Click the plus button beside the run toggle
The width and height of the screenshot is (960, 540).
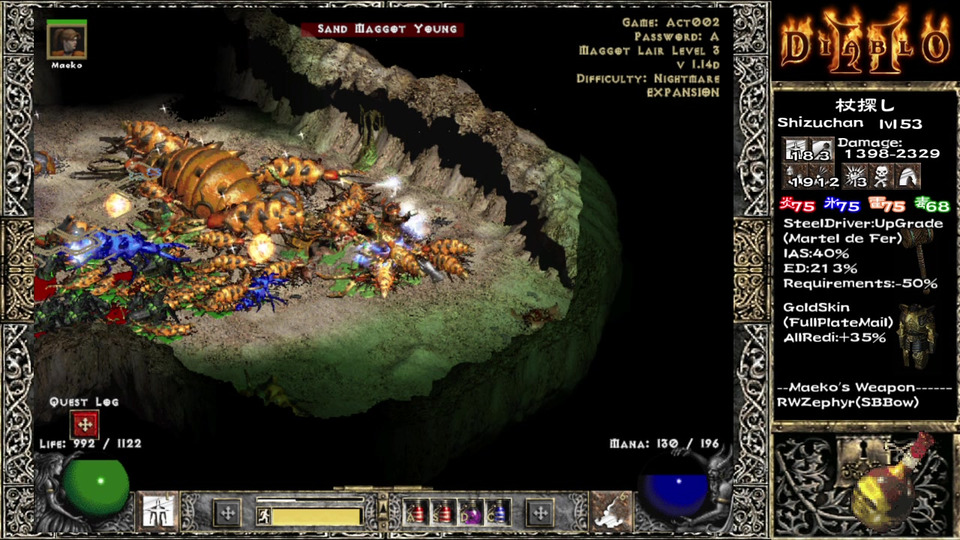point(227,514)
